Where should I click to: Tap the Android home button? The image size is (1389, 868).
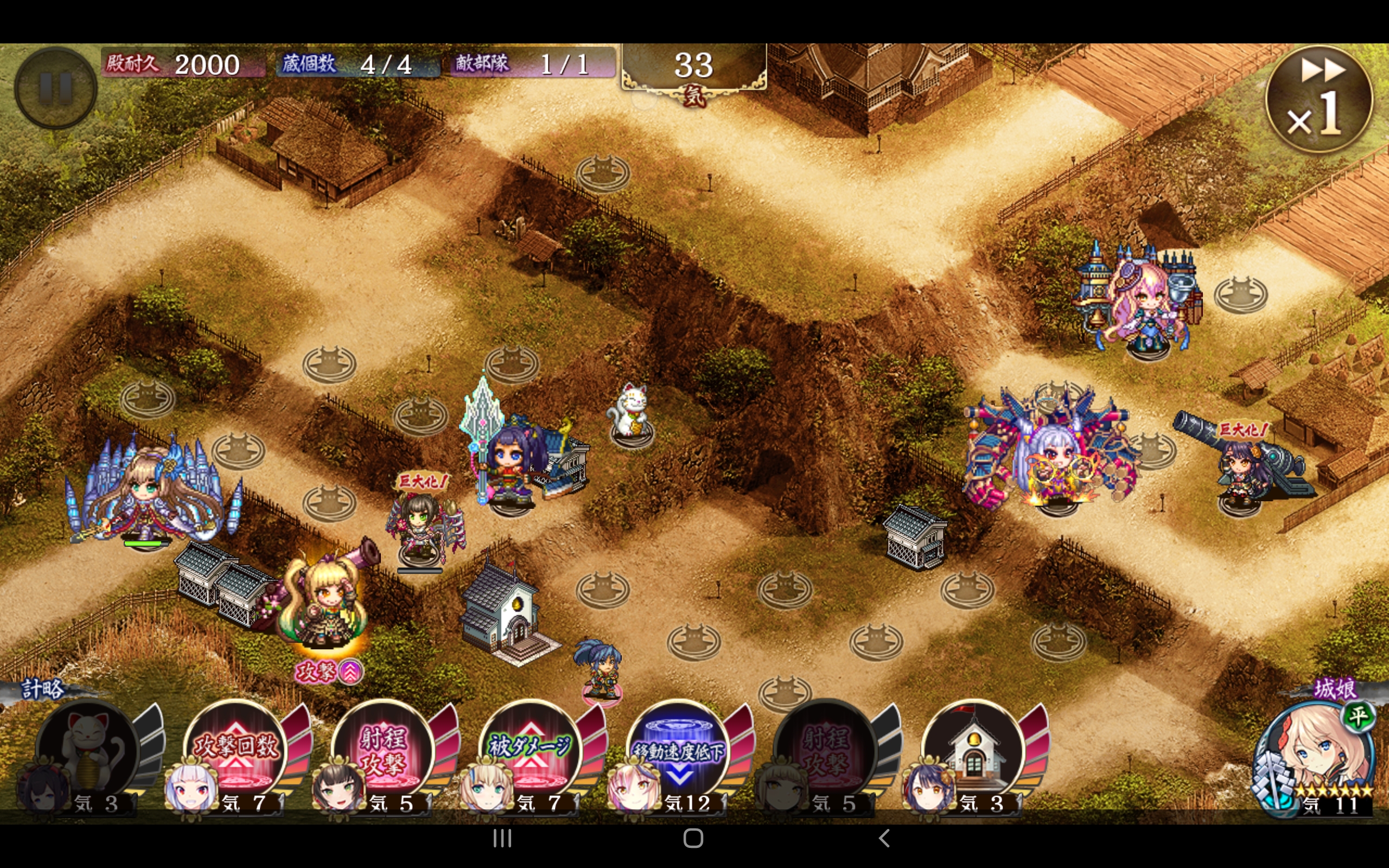(693, 839)
